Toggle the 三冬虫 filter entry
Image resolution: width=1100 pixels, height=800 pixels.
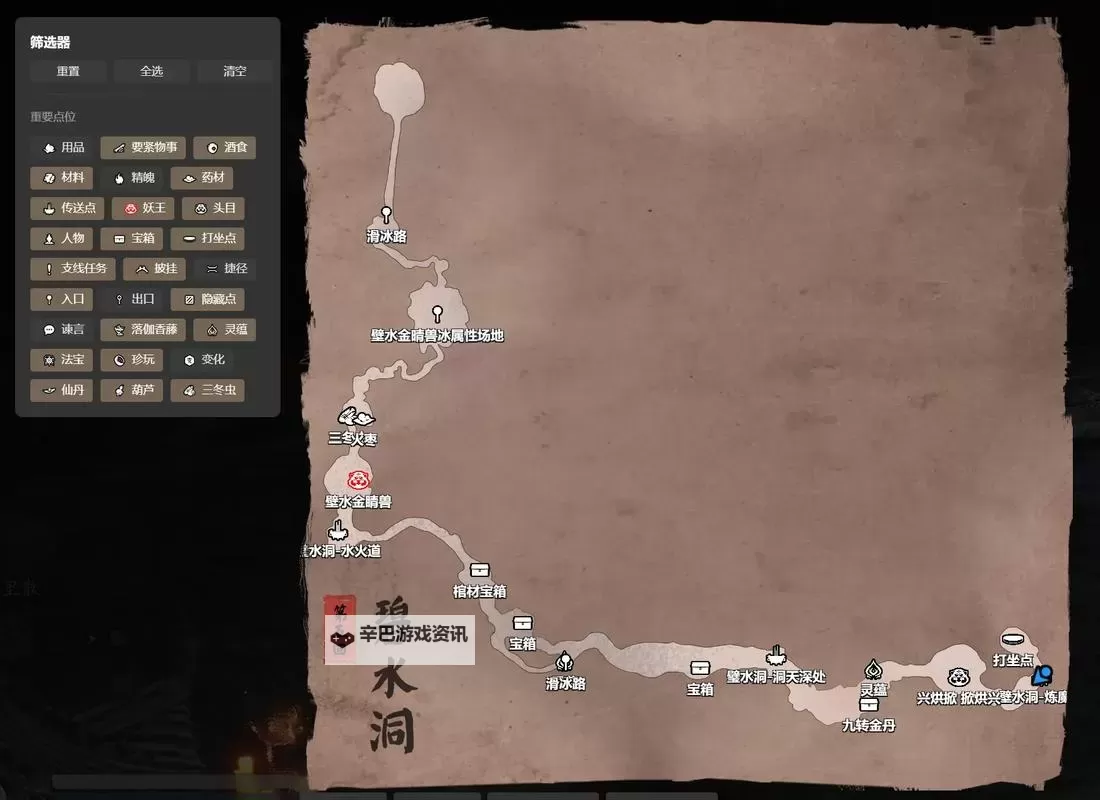point(207,390)
